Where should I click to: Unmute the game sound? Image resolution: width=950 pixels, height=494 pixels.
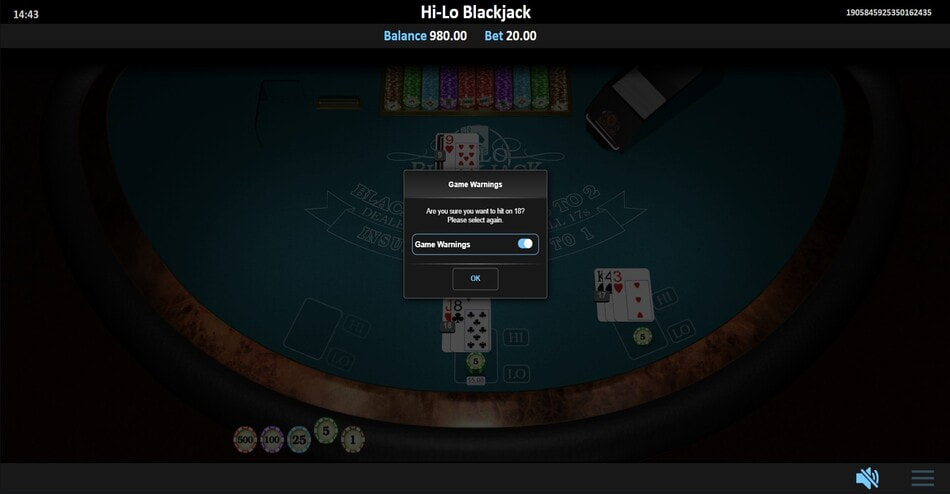pos(866,478)
